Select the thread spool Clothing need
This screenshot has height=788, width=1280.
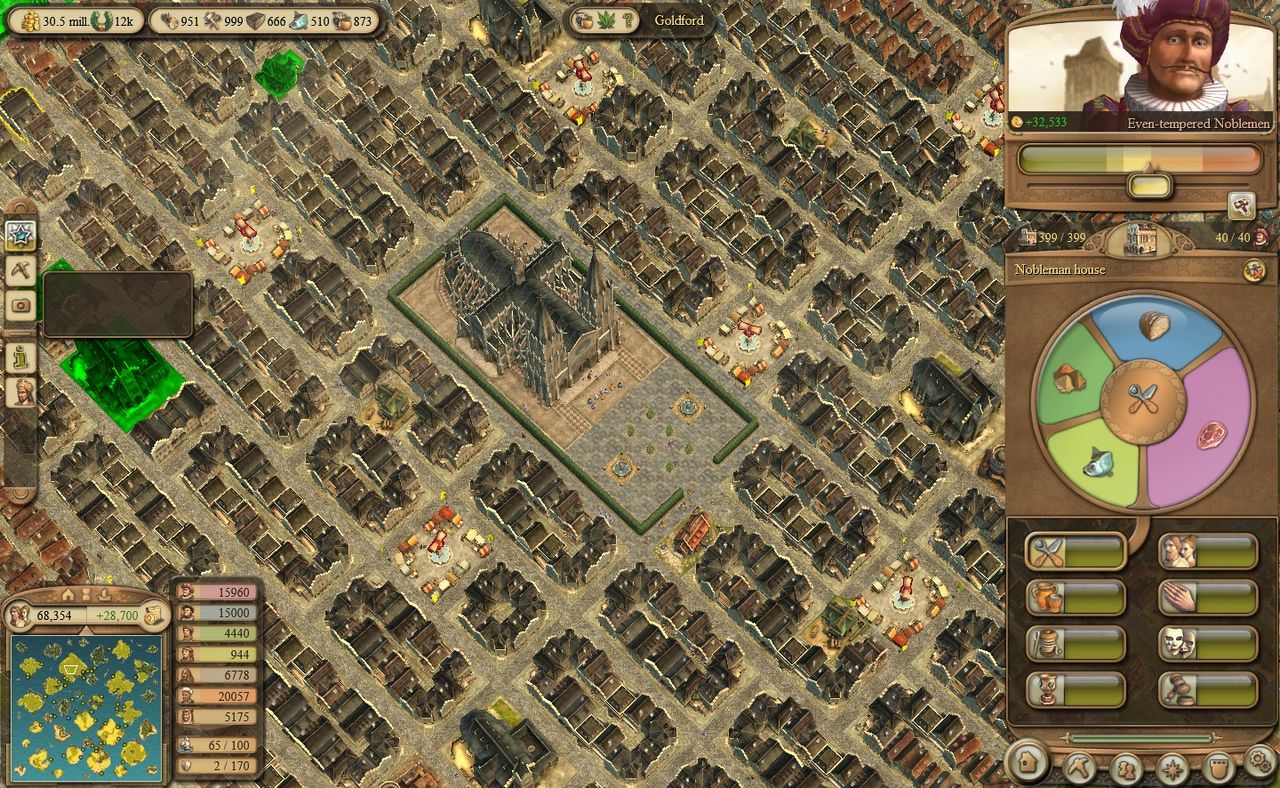[1074, 643]
